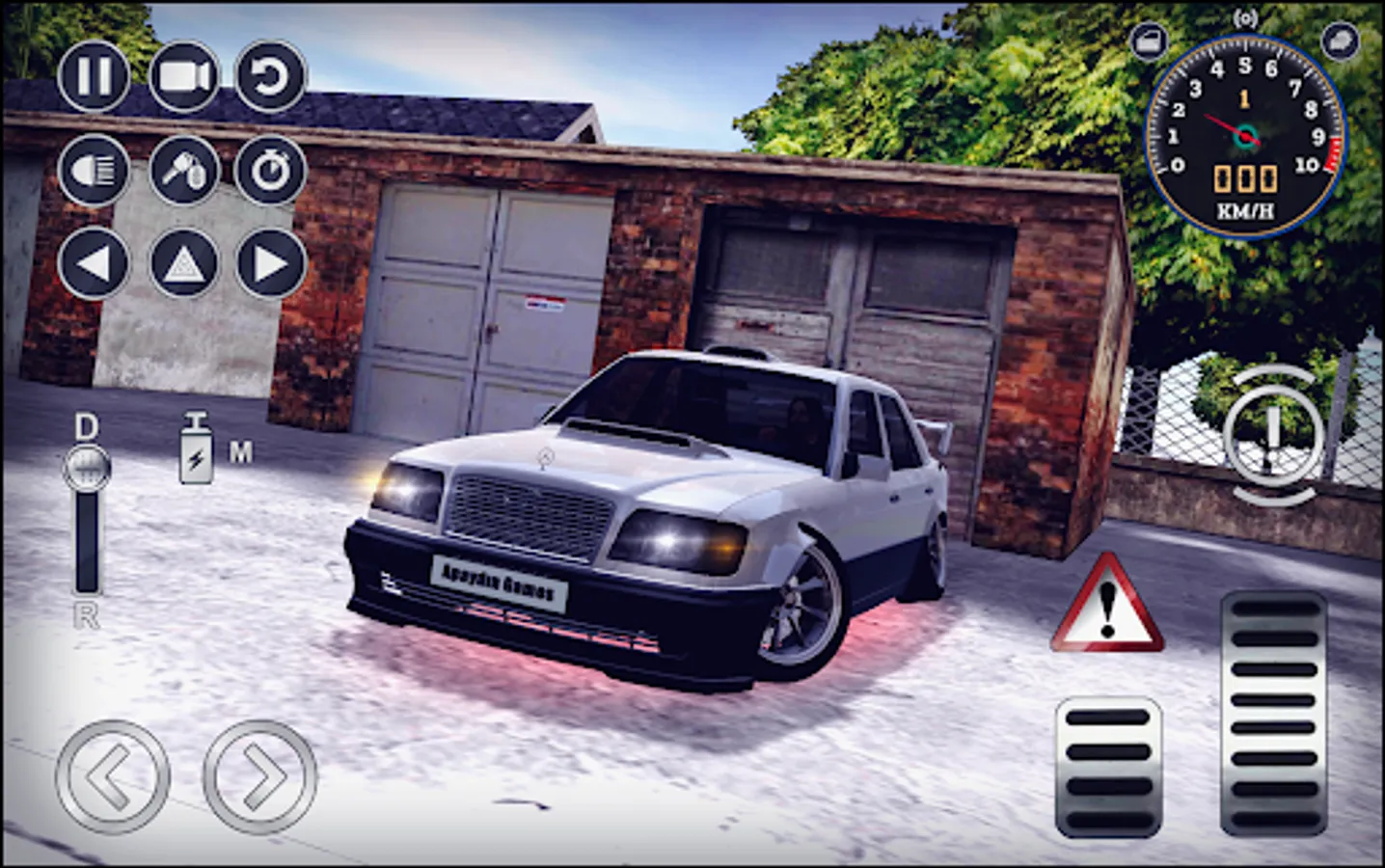Tap the (o) recording indicator above the tachometer
Viewport: 1385px width, 868px height.
(1244, 16)
